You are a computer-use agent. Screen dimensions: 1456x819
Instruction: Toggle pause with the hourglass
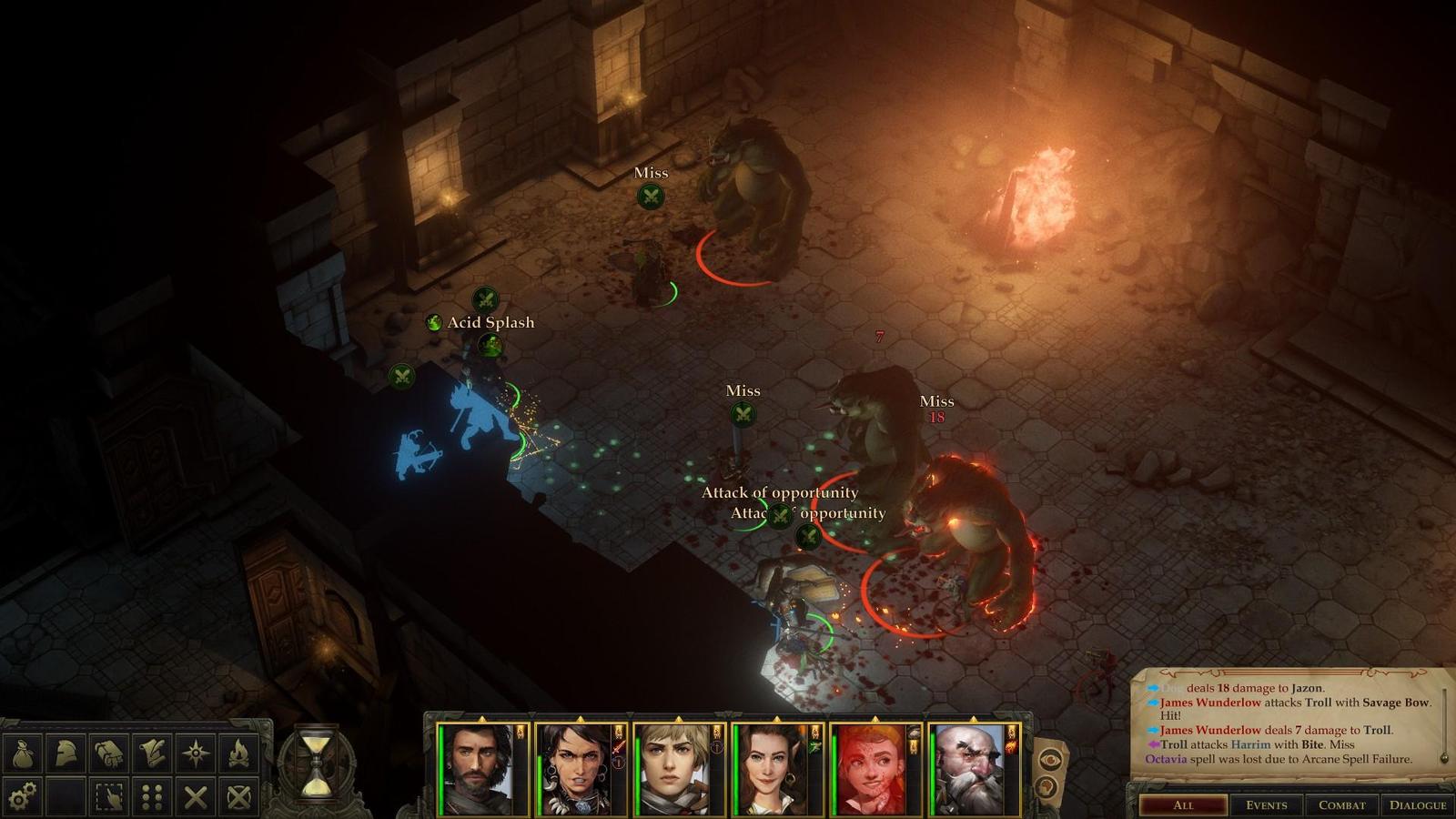click(316, 763)
